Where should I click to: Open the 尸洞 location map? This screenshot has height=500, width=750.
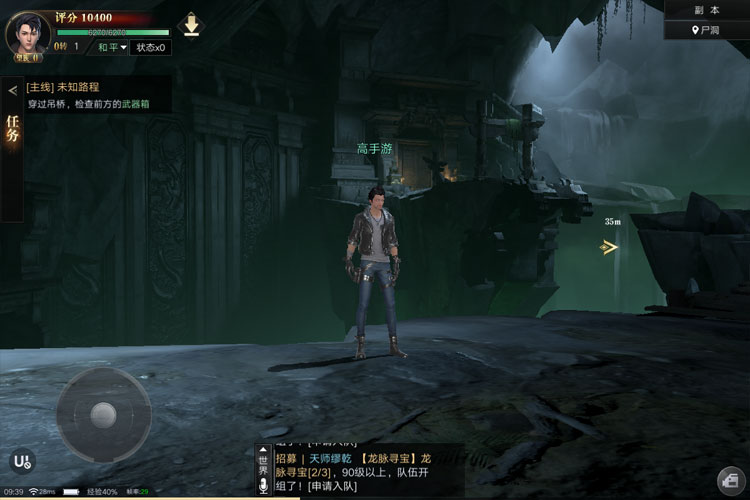(707, 31)
